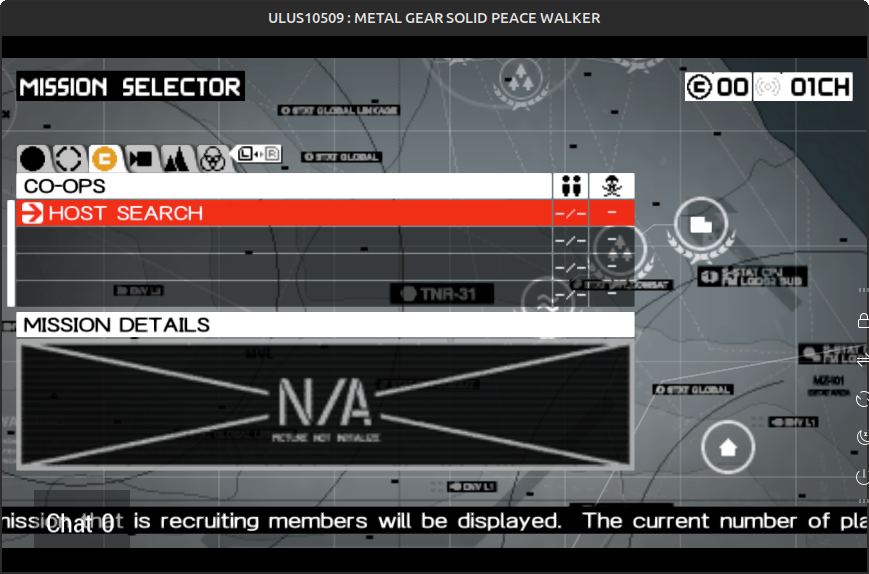Click the lock icon on the side panel
869x574 pixels.
tap(863, 320)
